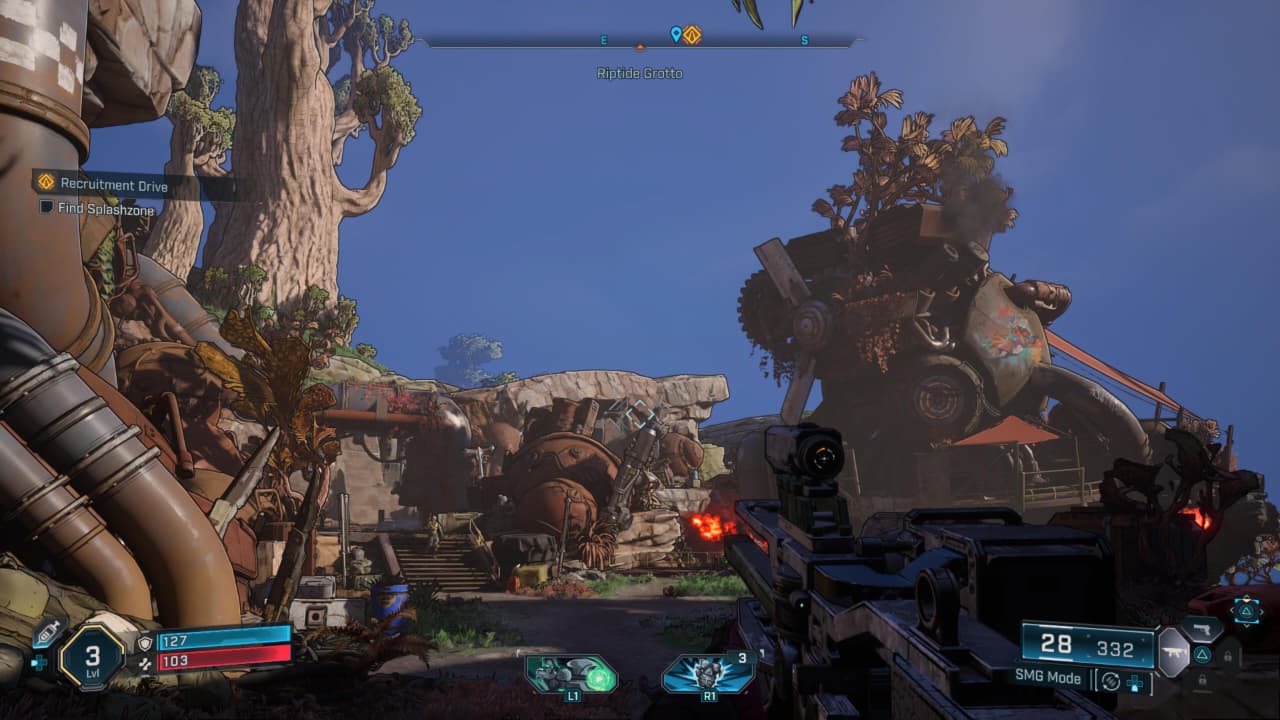Screen dimensions: 1280x720
Task: Click the level 3 octagon badge
Action: click(x=91, y=657)
